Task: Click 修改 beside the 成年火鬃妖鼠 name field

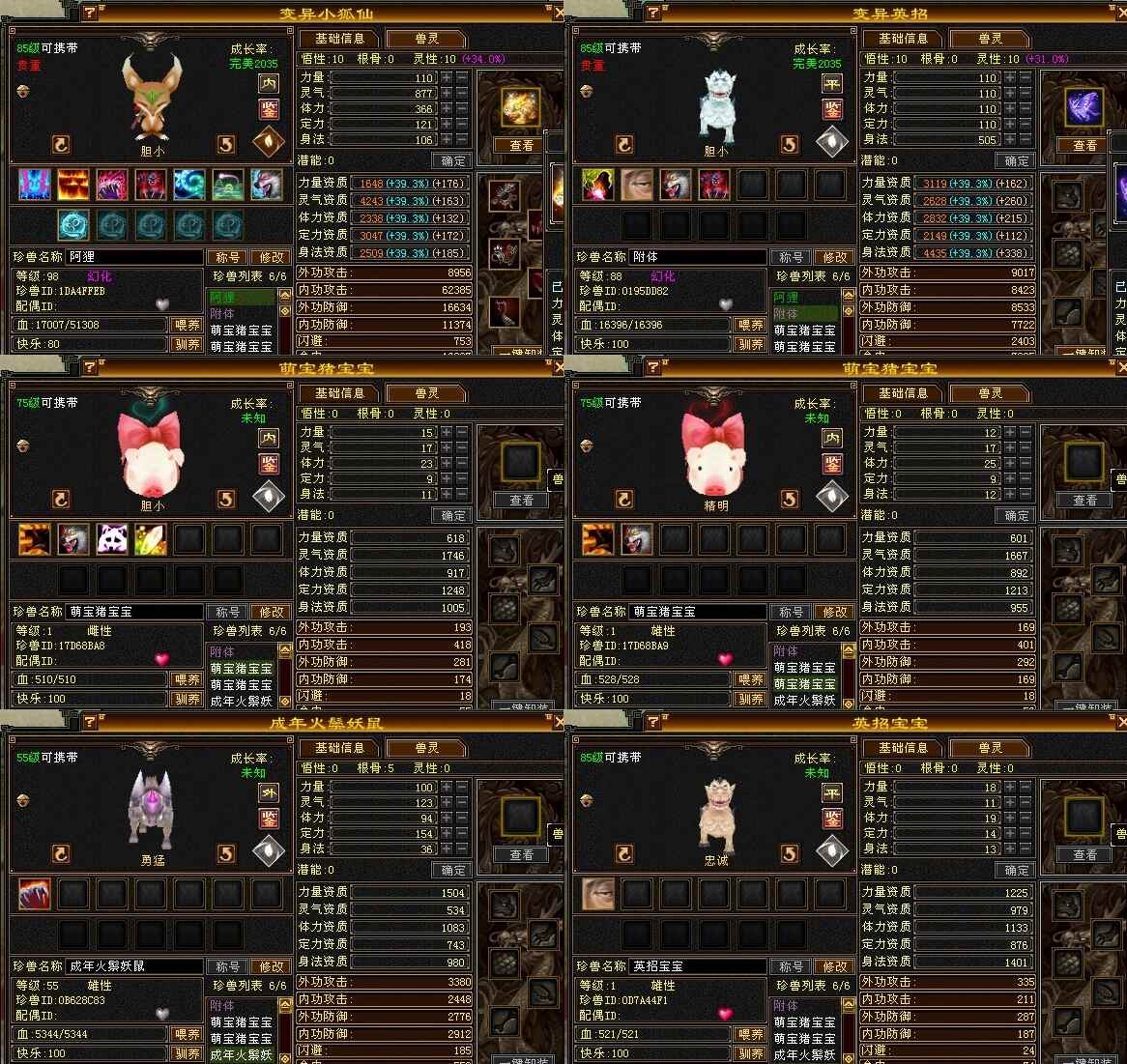Action: [271, 966]
